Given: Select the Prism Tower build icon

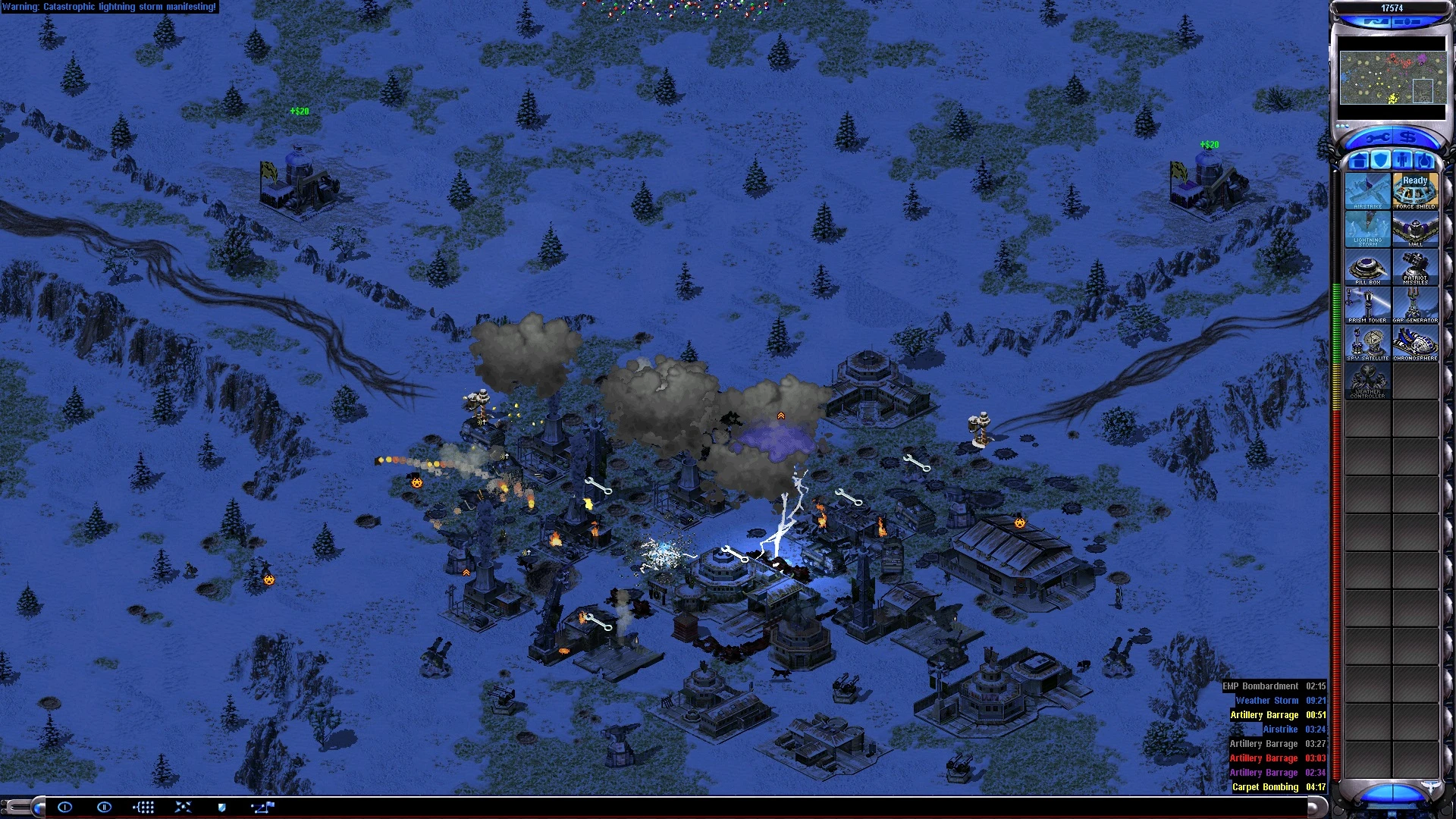Looking at the screenshot, I should [x=1367, y=304].
